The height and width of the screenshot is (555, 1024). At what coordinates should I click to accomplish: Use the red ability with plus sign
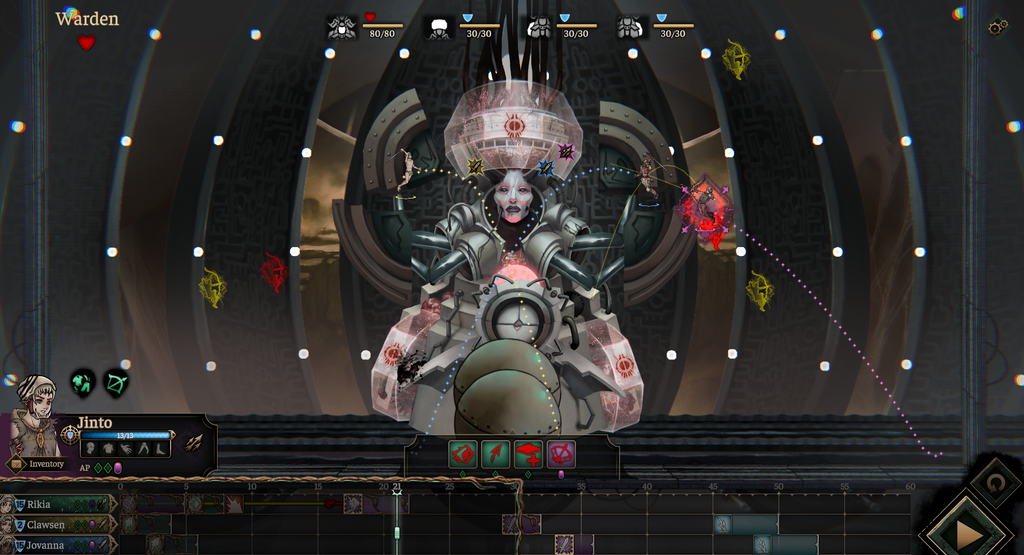point(528,455)
